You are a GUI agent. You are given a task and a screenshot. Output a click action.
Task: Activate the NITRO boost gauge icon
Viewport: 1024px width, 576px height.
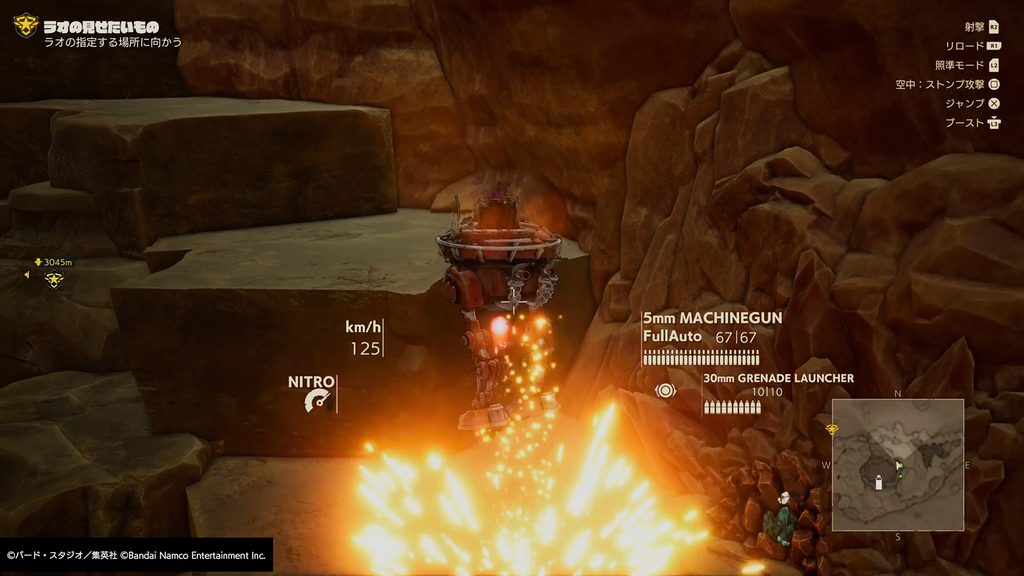pyautogui.click(x=319, y=402)
